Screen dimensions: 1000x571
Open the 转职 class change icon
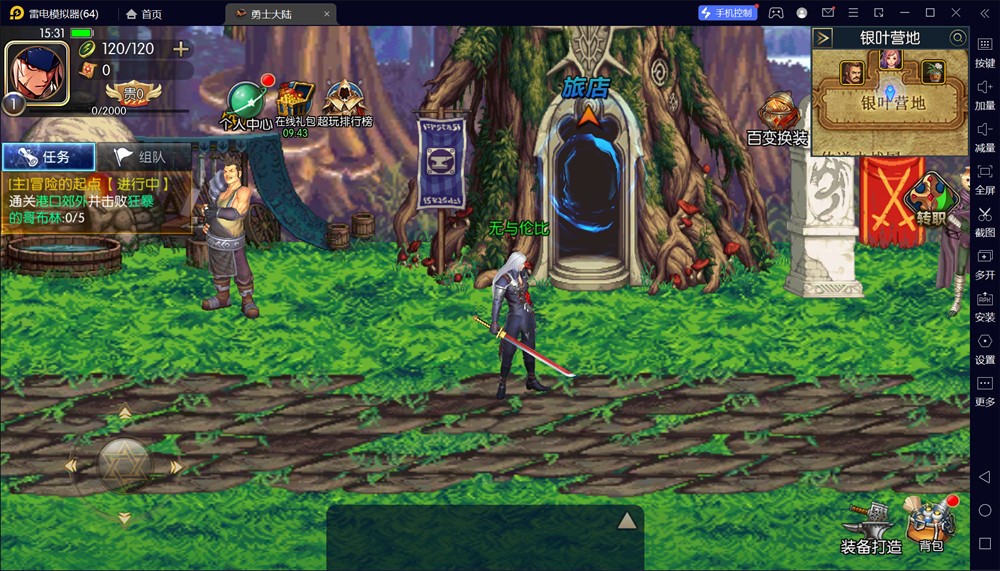[929, 199]
